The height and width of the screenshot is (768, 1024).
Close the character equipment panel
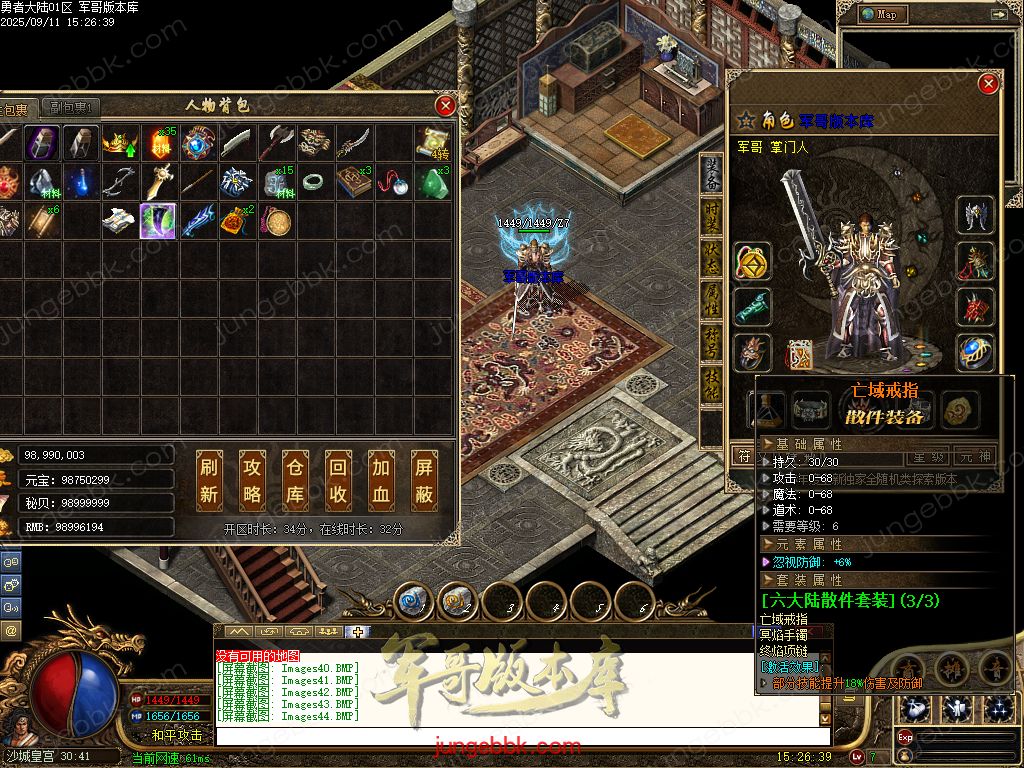click(989, 84)
